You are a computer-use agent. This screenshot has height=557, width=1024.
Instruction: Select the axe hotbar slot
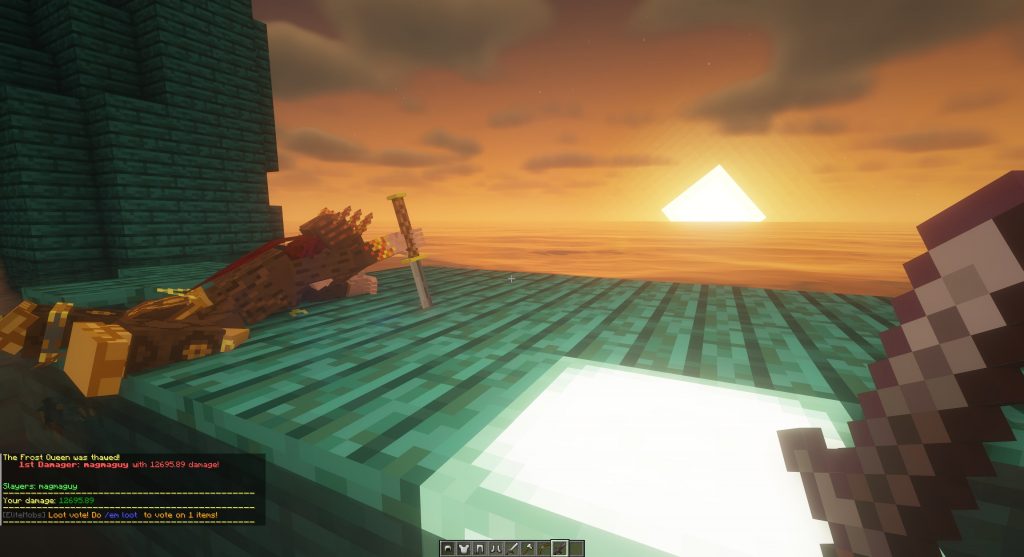pyautogui.click(x=528, y=548)
